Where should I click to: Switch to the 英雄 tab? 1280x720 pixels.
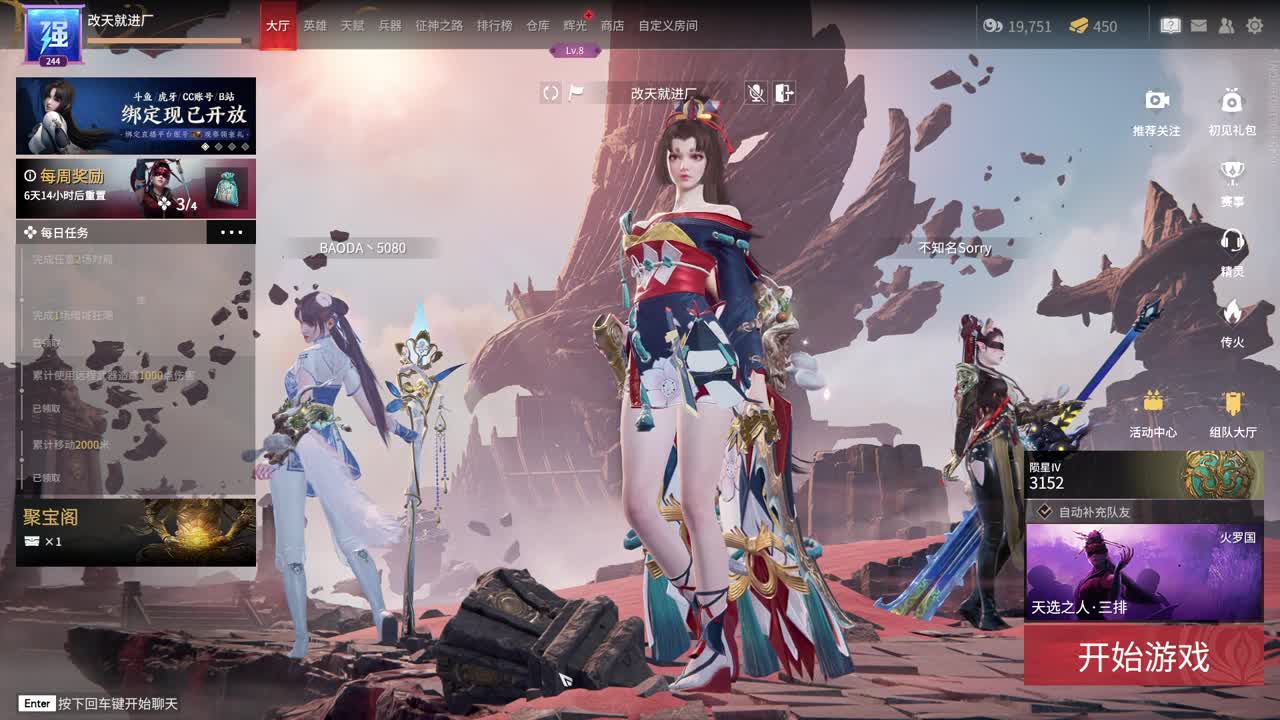(x=315, y=26)
